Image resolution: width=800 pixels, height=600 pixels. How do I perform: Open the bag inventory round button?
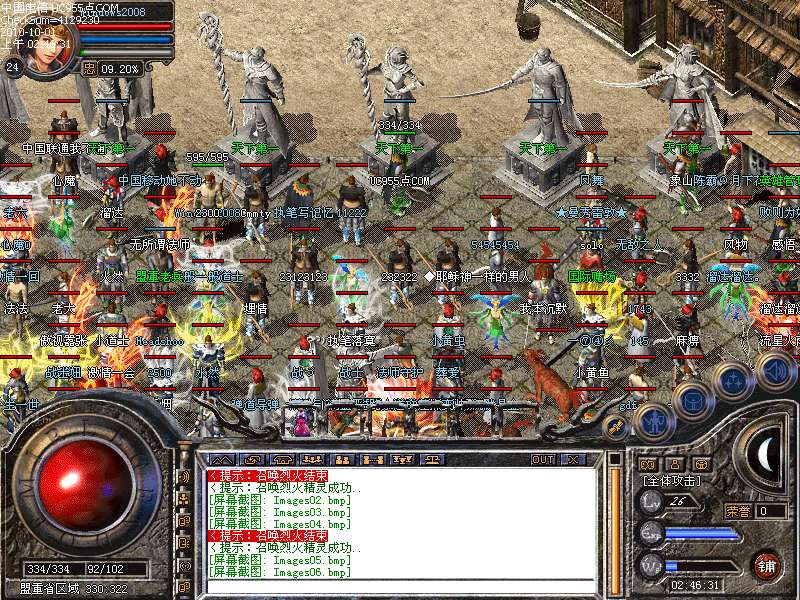click(692, 399)
